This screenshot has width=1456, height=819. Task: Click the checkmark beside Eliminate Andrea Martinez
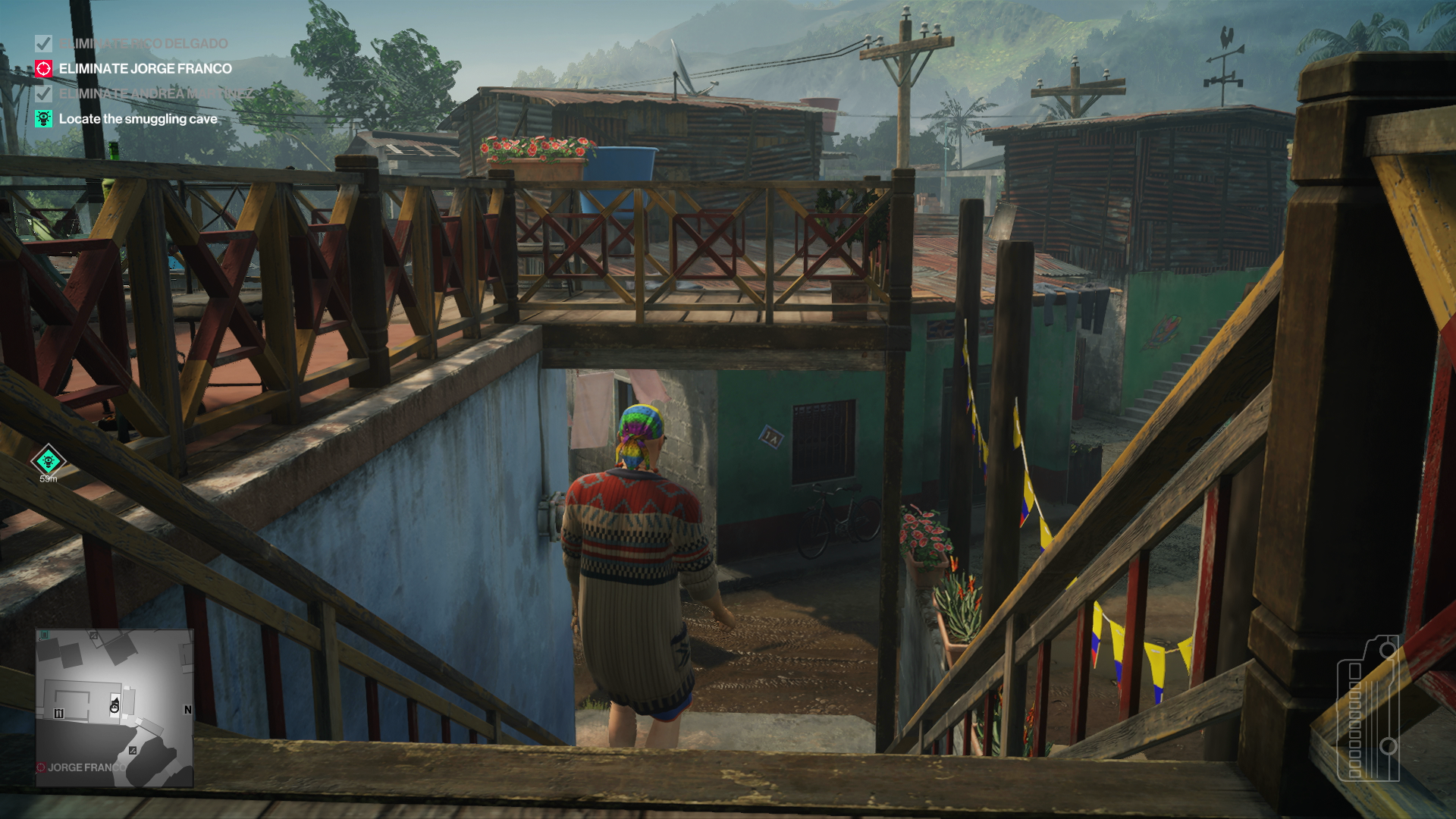point(44,94)
